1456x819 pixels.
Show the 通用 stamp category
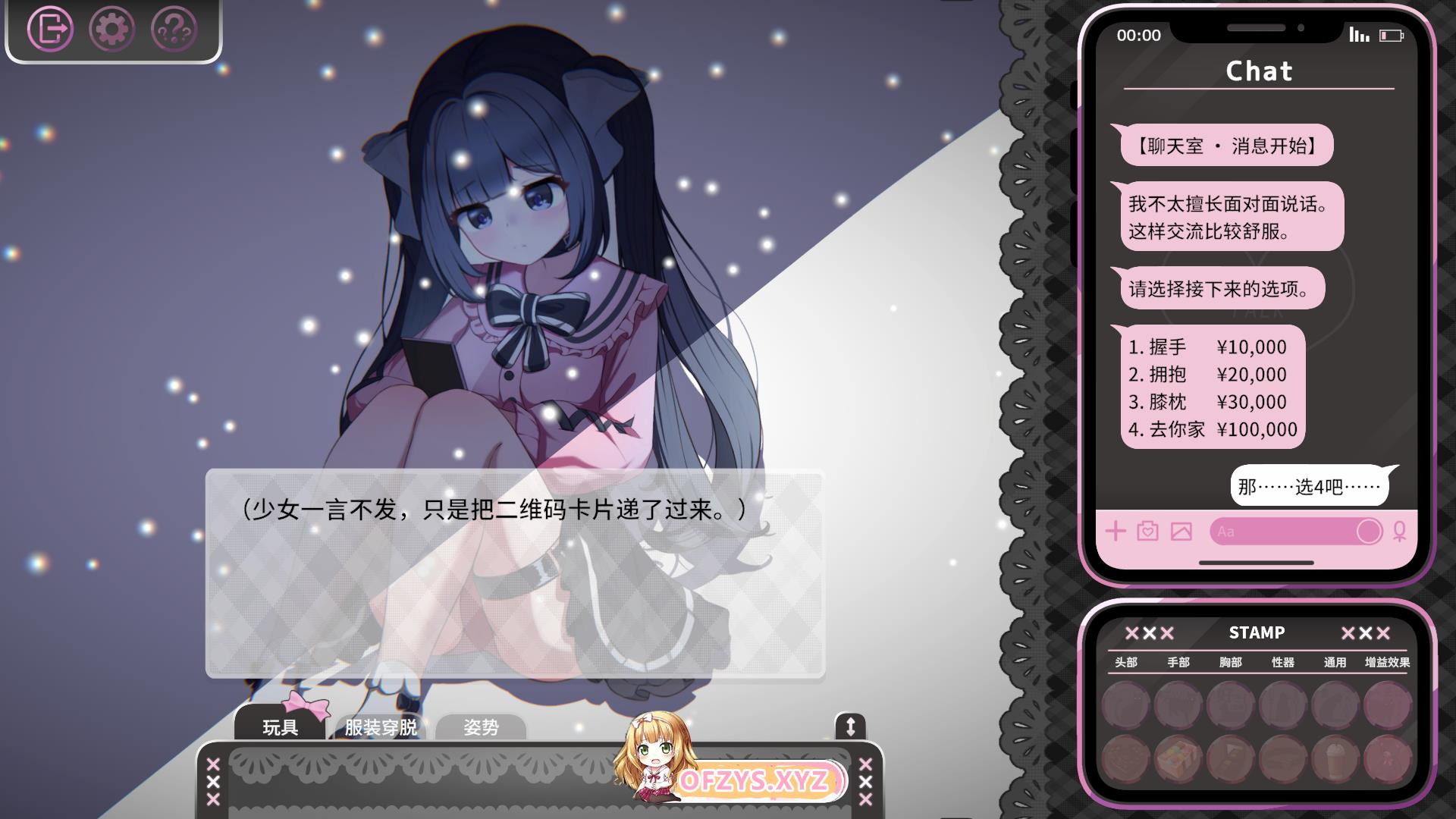[x=1335, y=662]
